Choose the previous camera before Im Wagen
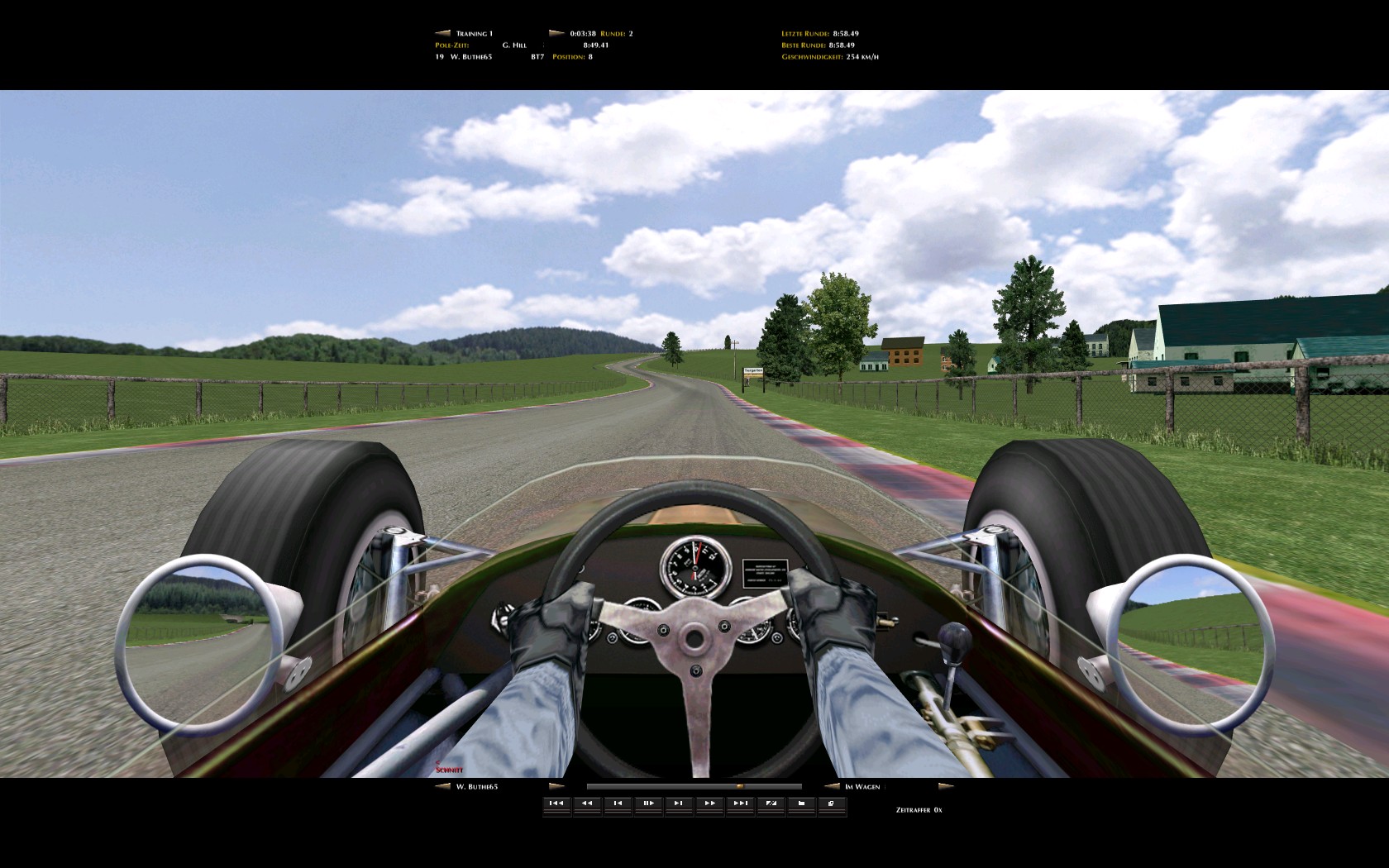The height and width of the screenshot is (868, 1389). [x=831, y=786]
